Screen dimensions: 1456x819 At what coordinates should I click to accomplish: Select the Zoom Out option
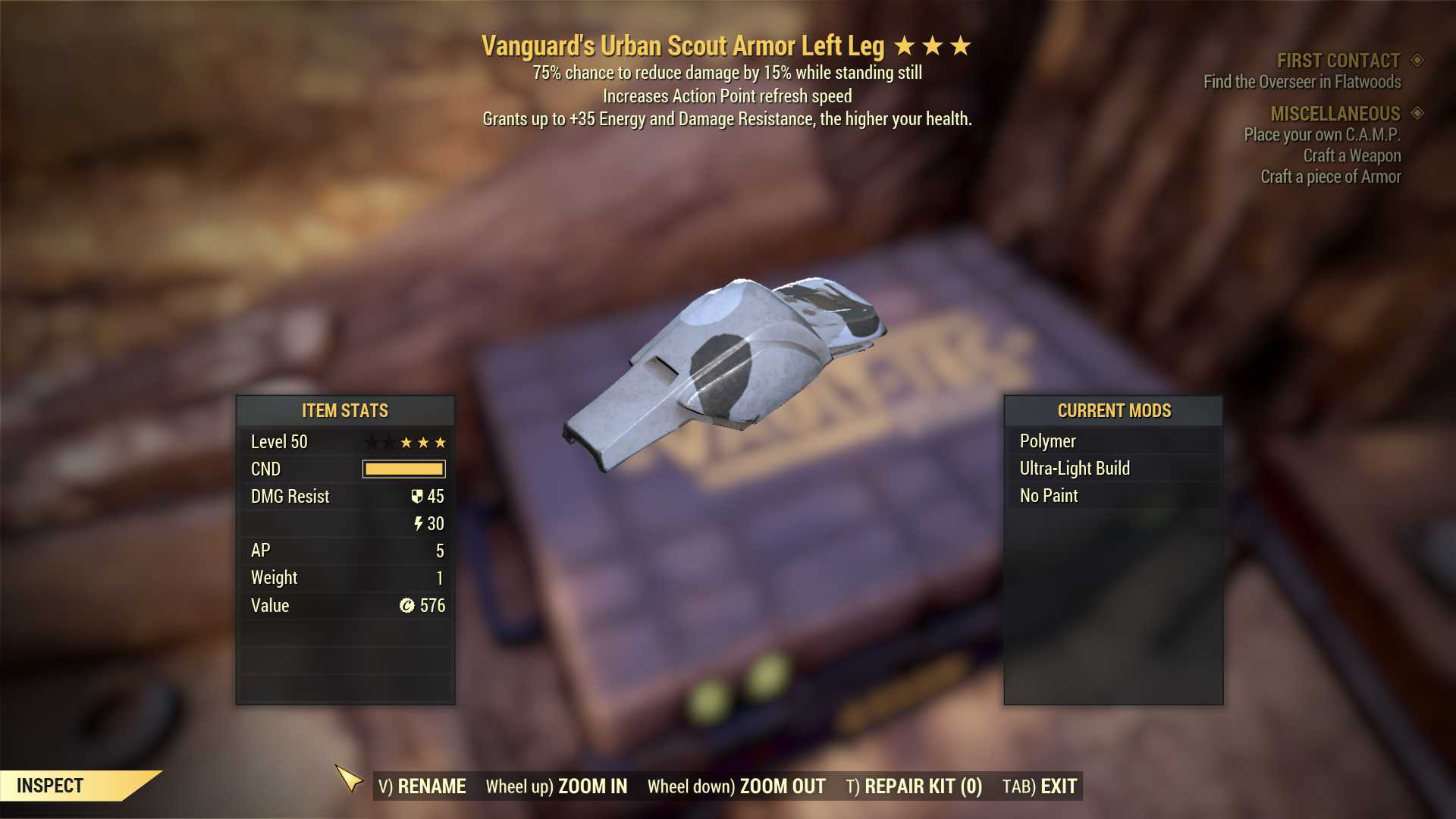736,786
